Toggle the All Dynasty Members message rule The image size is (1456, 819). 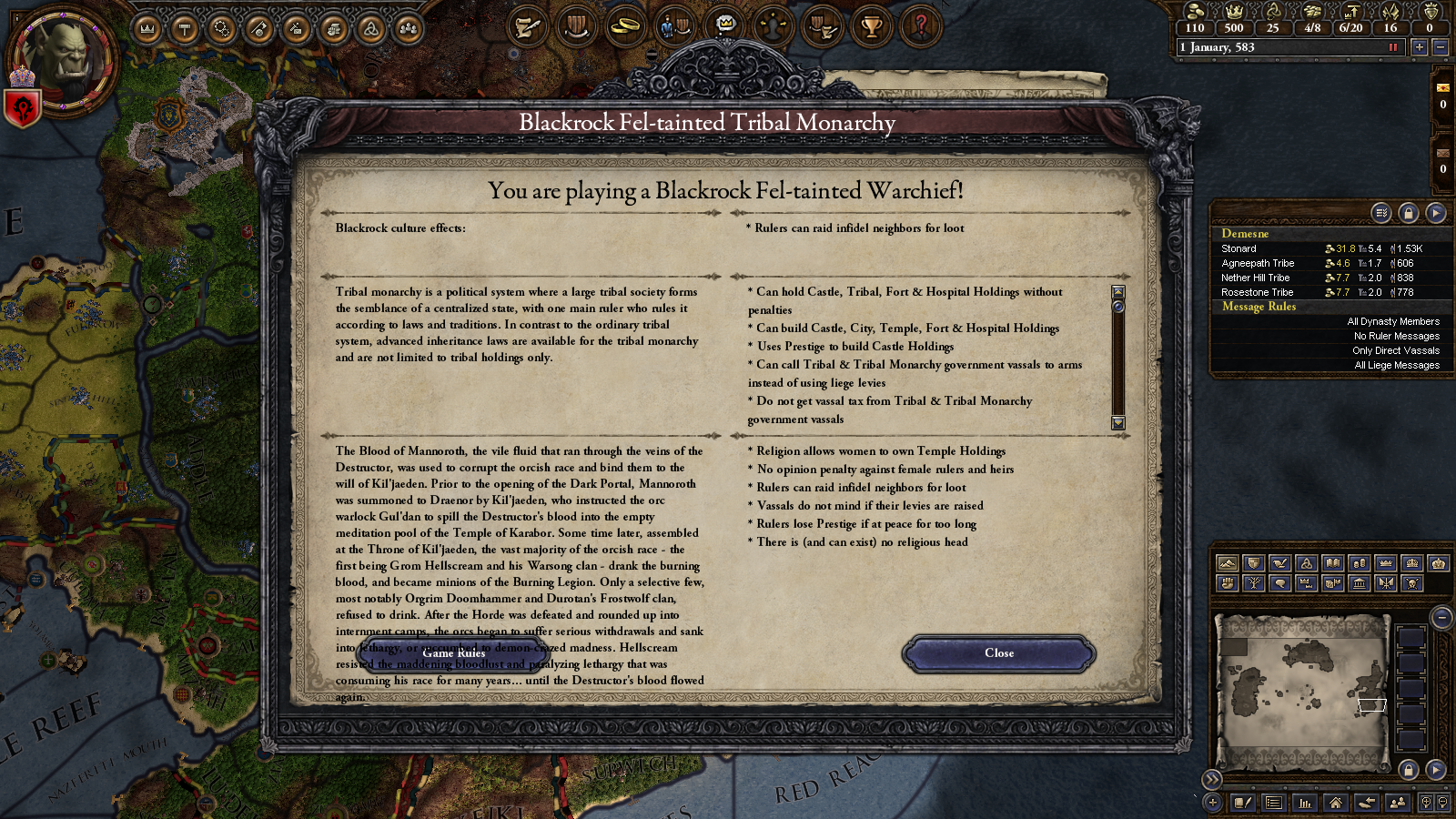click(x=1393, y=321)
